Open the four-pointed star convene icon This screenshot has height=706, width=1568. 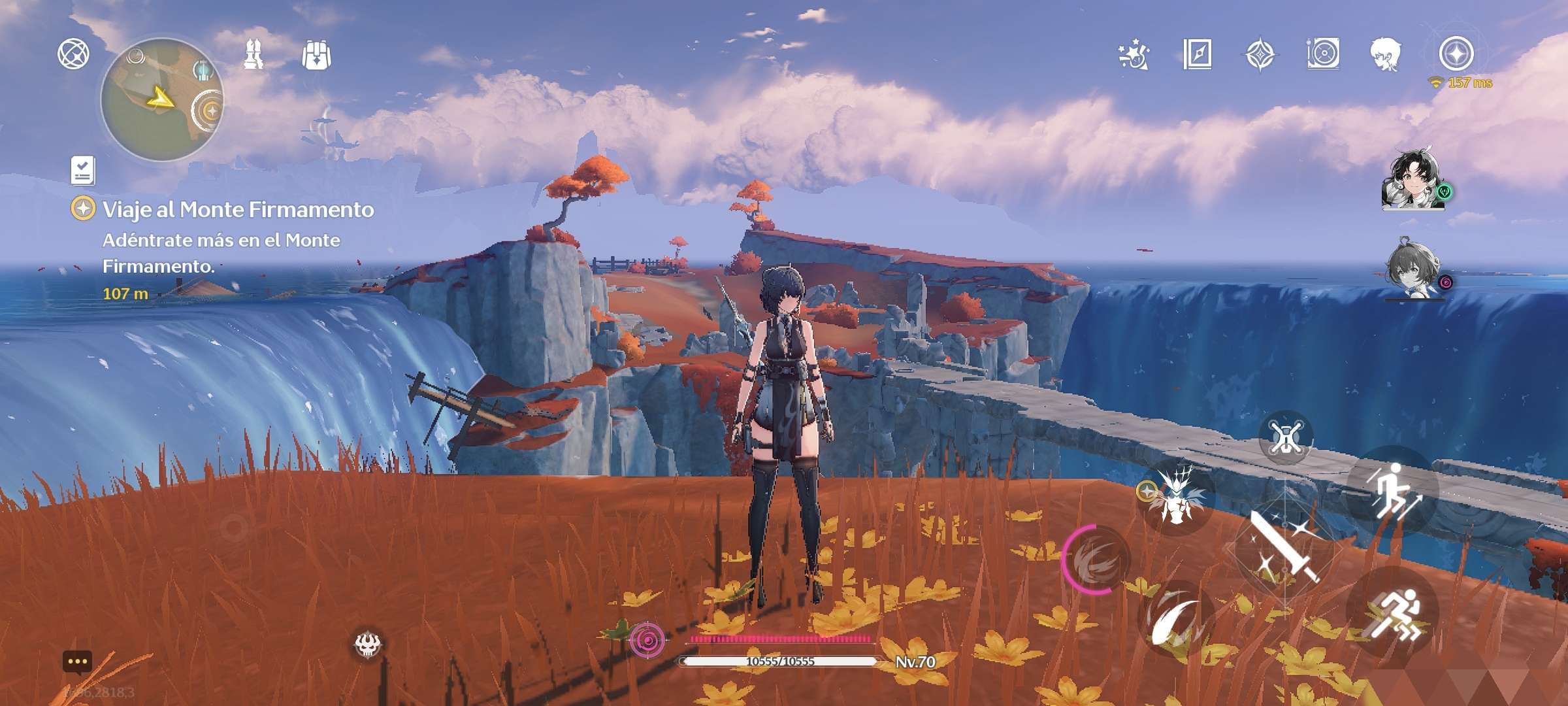tap(1260, 54)
